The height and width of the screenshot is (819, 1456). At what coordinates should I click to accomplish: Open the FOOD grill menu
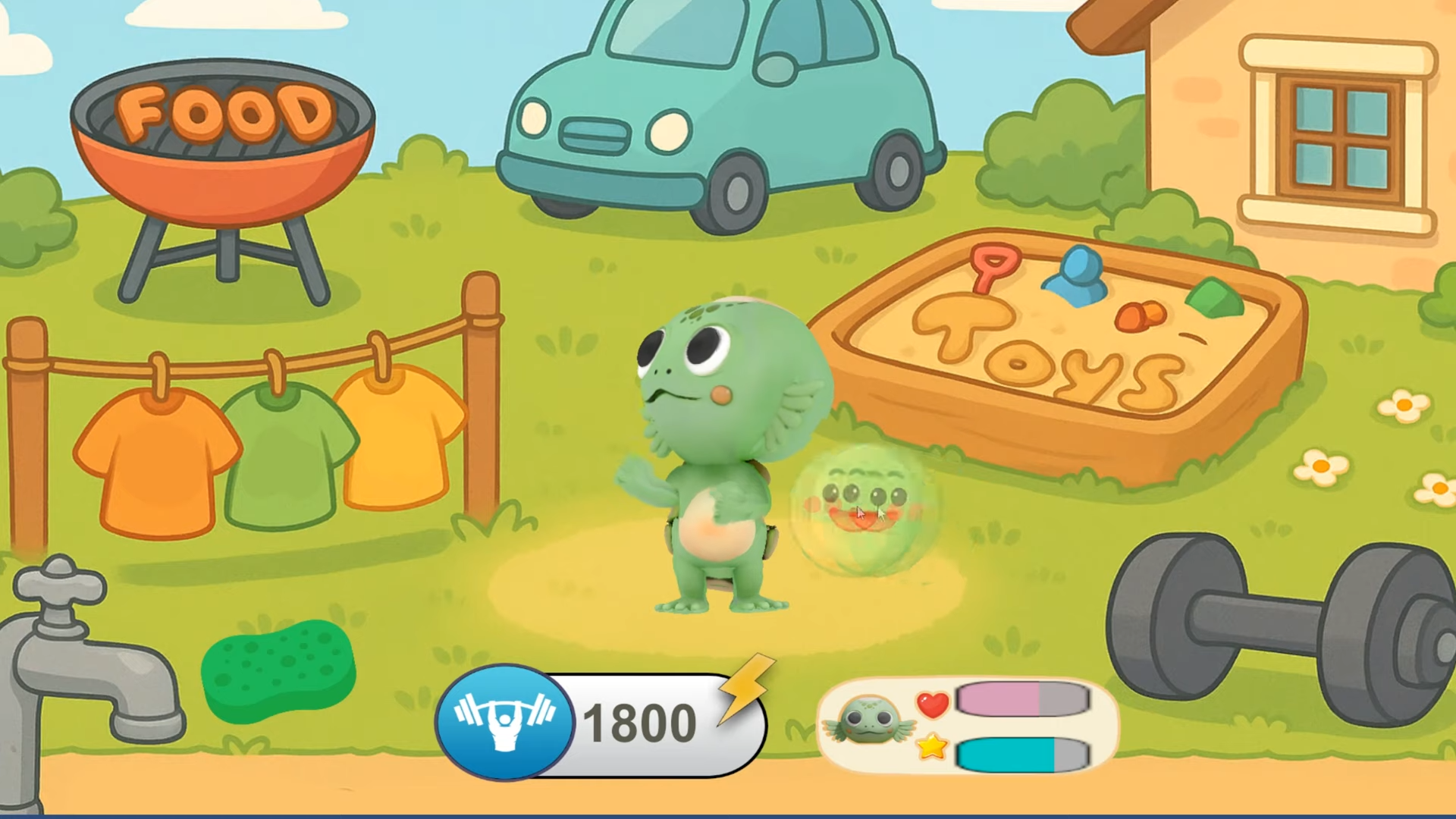tap(223, 144)
